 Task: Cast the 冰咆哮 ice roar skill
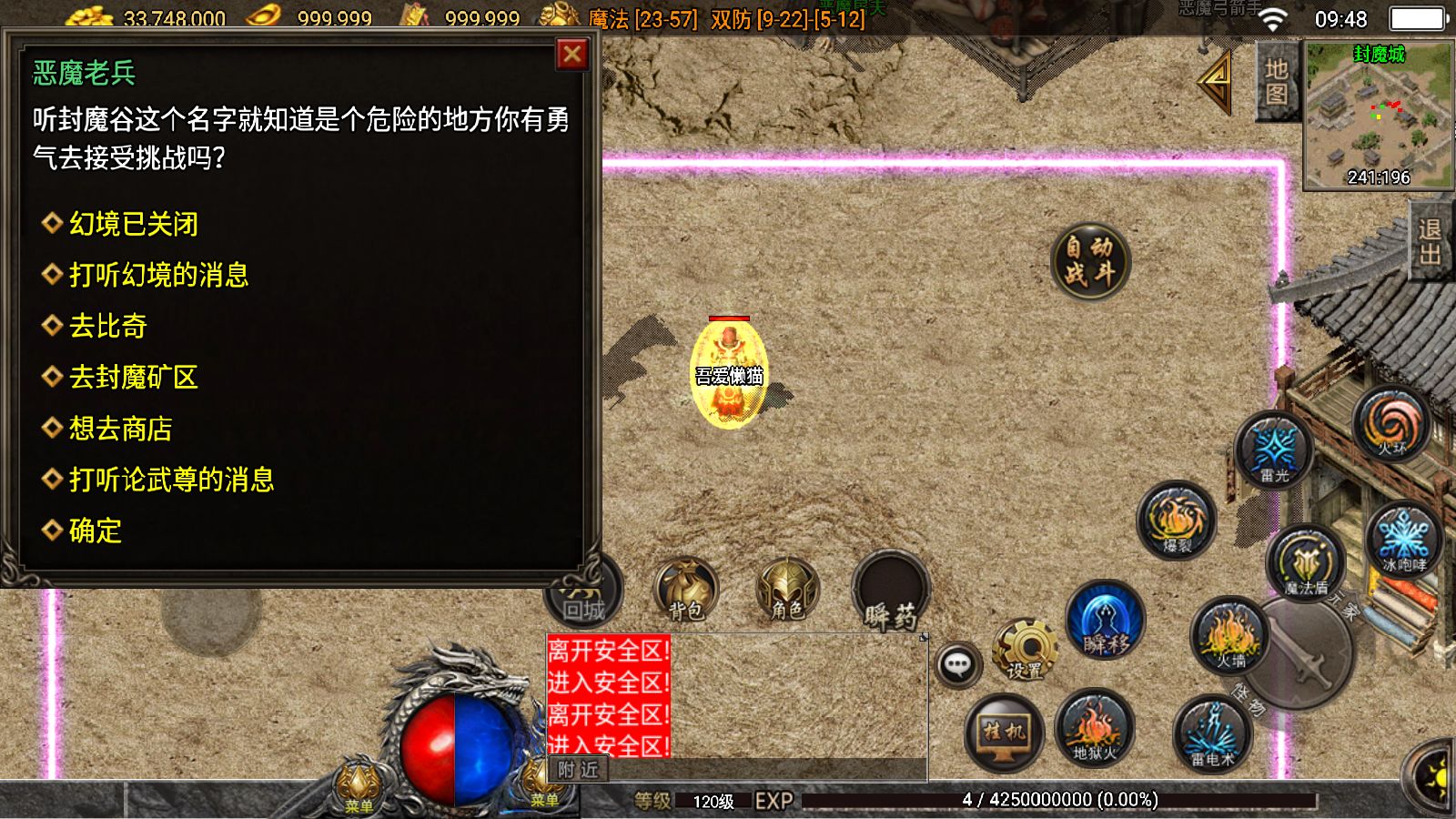tap(1403, 539)
